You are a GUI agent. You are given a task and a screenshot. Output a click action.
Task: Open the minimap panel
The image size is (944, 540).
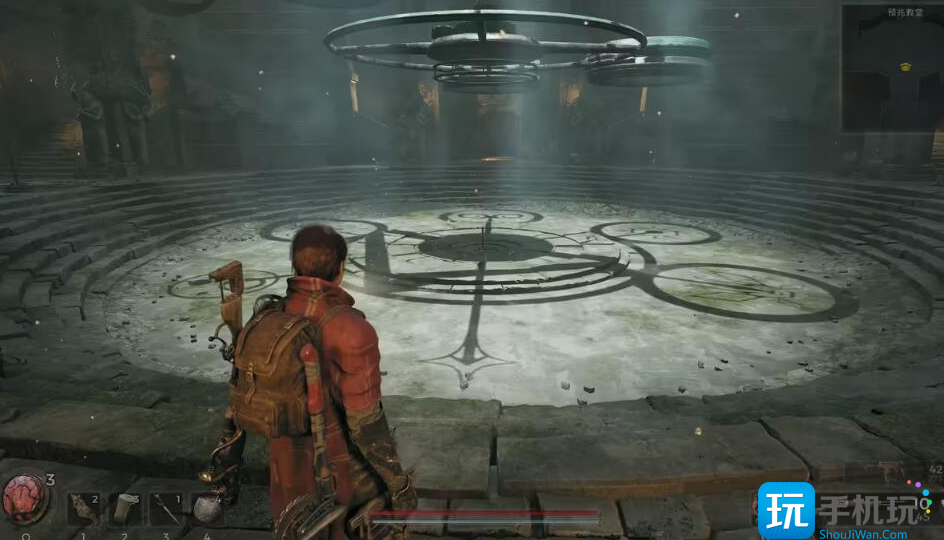pyautogui.click(x=891, y=68)
